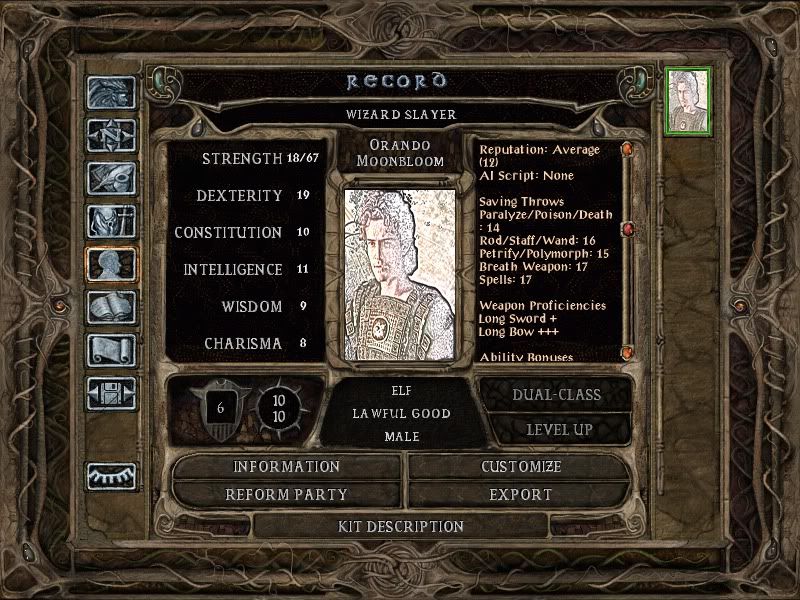Show the Kit Description
The image size is (800, 600).
click(x=401, y=526)
